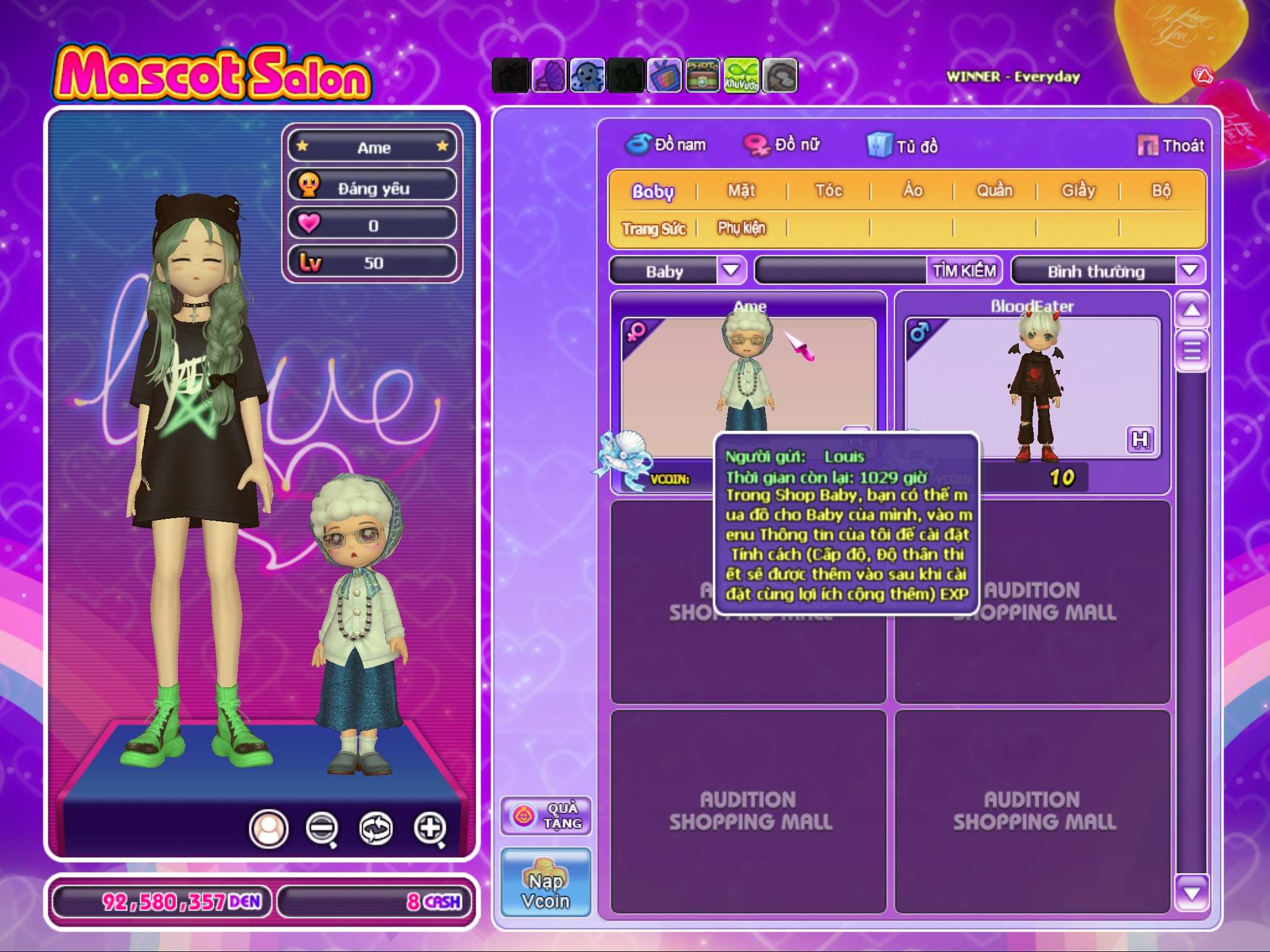Switch to the Mặt category tab
Screen dimensions: 1270x952
coord(741,191)
